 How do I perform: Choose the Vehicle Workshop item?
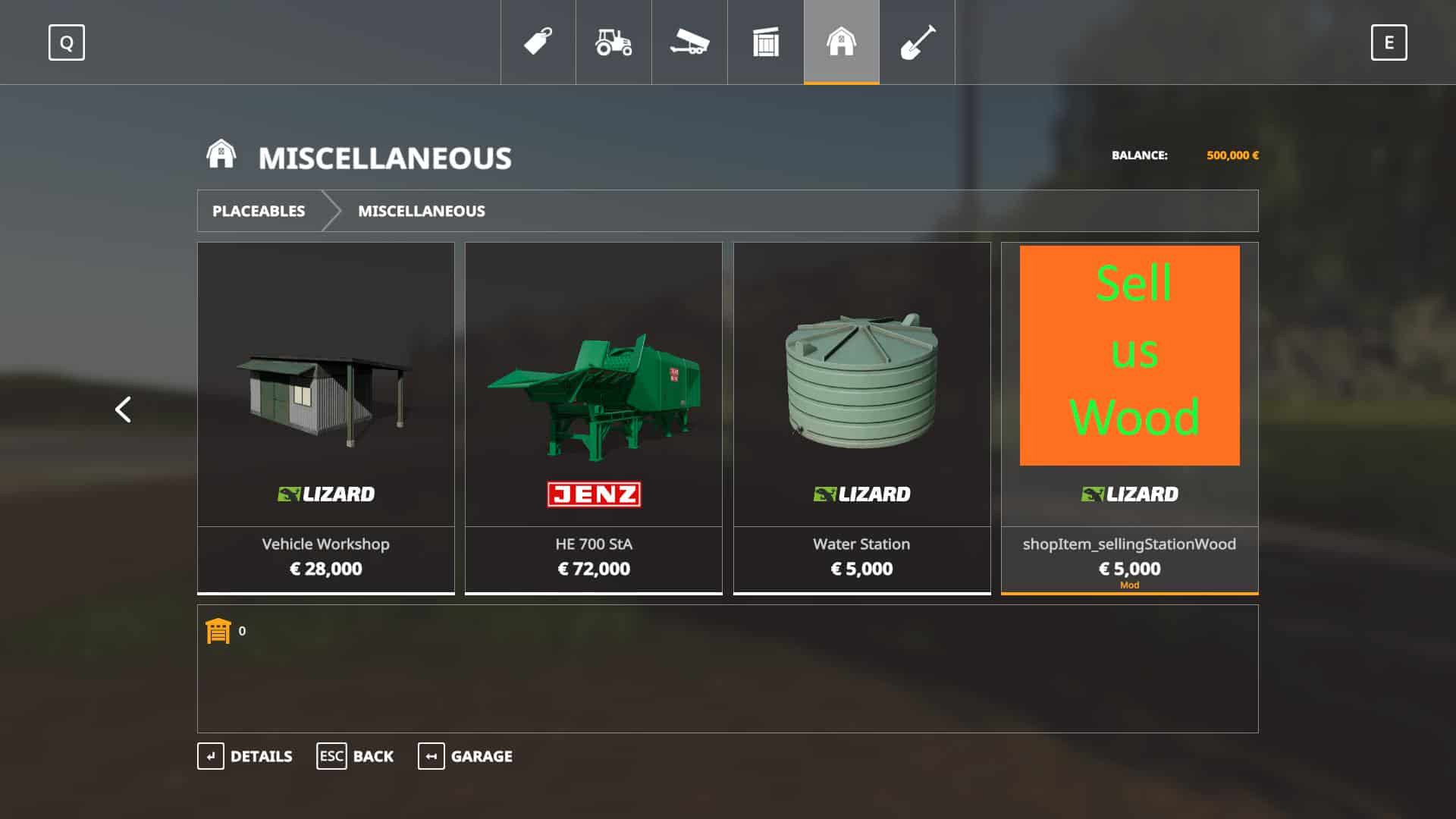tap(326, 417)
